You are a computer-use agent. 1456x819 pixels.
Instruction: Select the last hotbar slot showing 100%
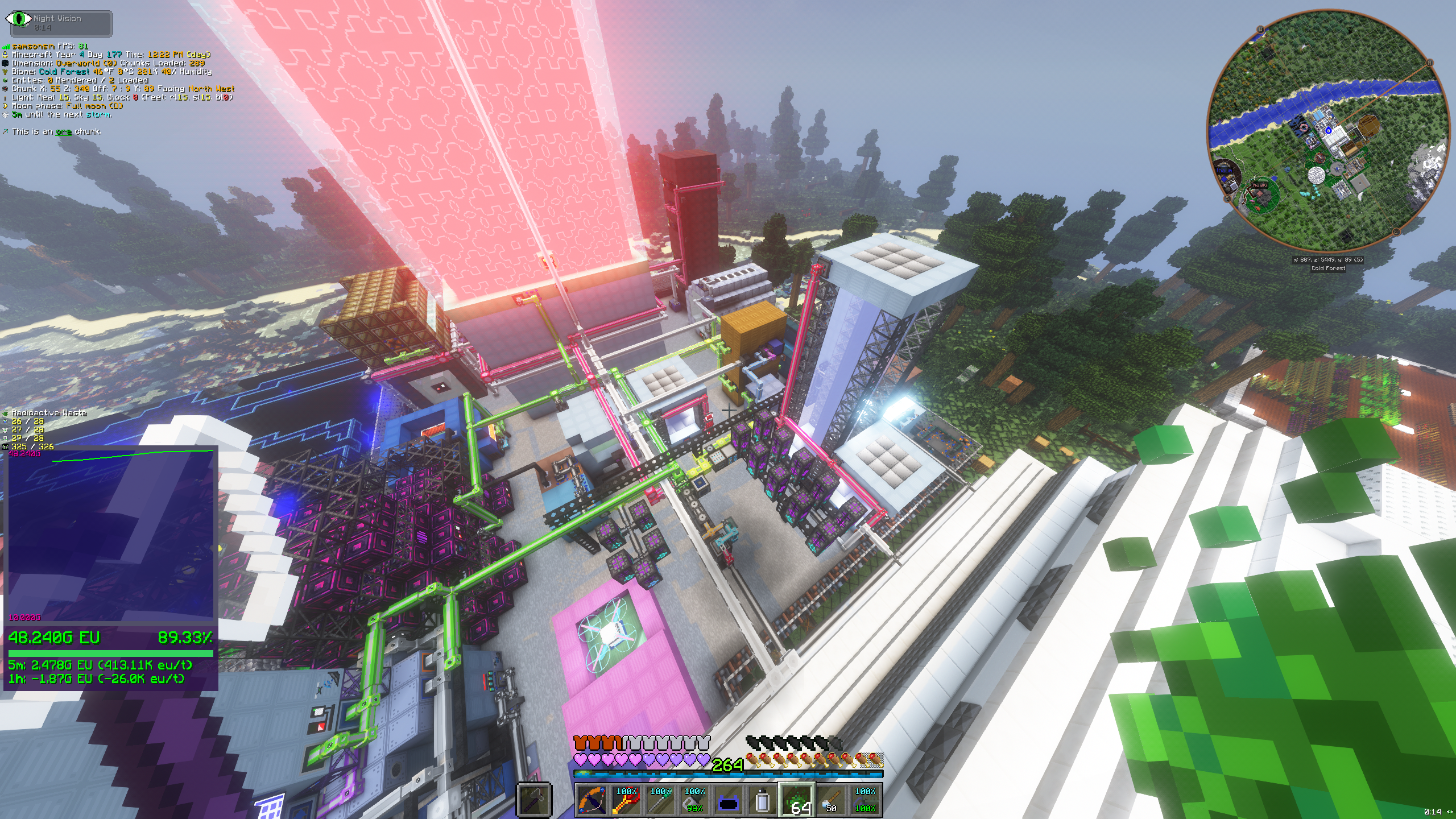point(865,800)
